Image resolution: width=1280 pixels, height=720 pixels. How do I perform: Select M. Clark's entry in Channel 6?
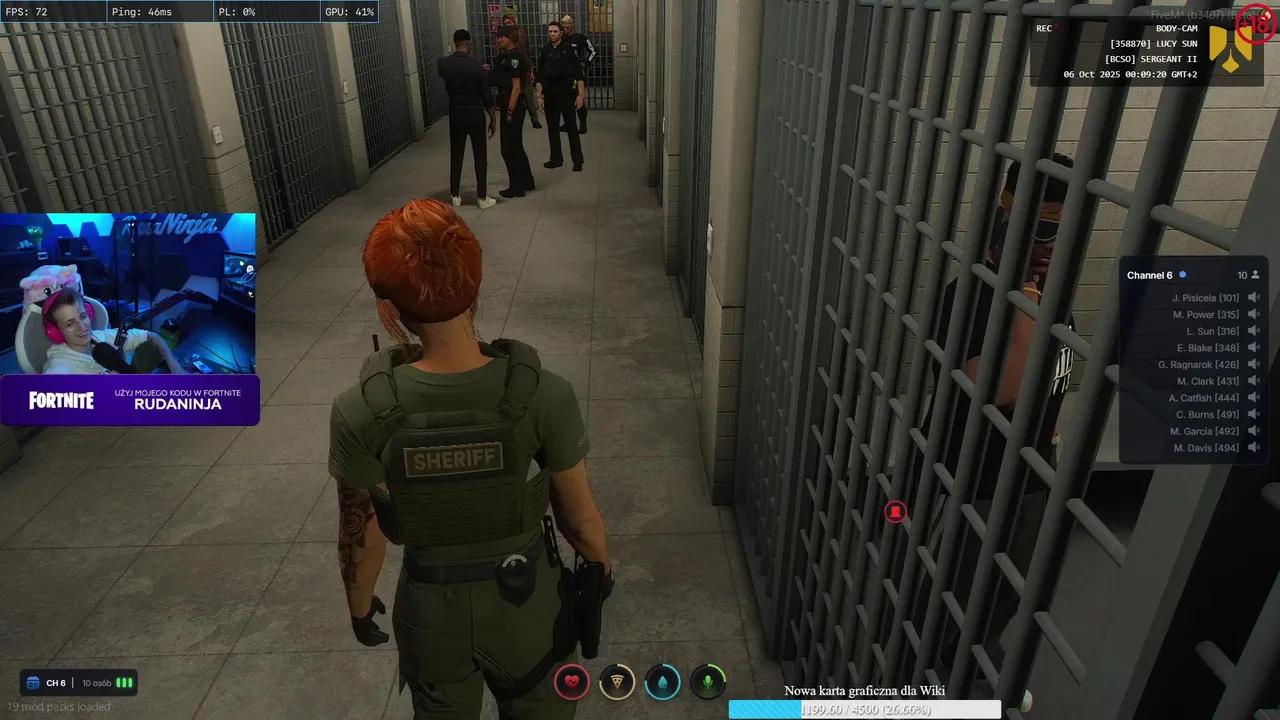tap(1207, 381)
